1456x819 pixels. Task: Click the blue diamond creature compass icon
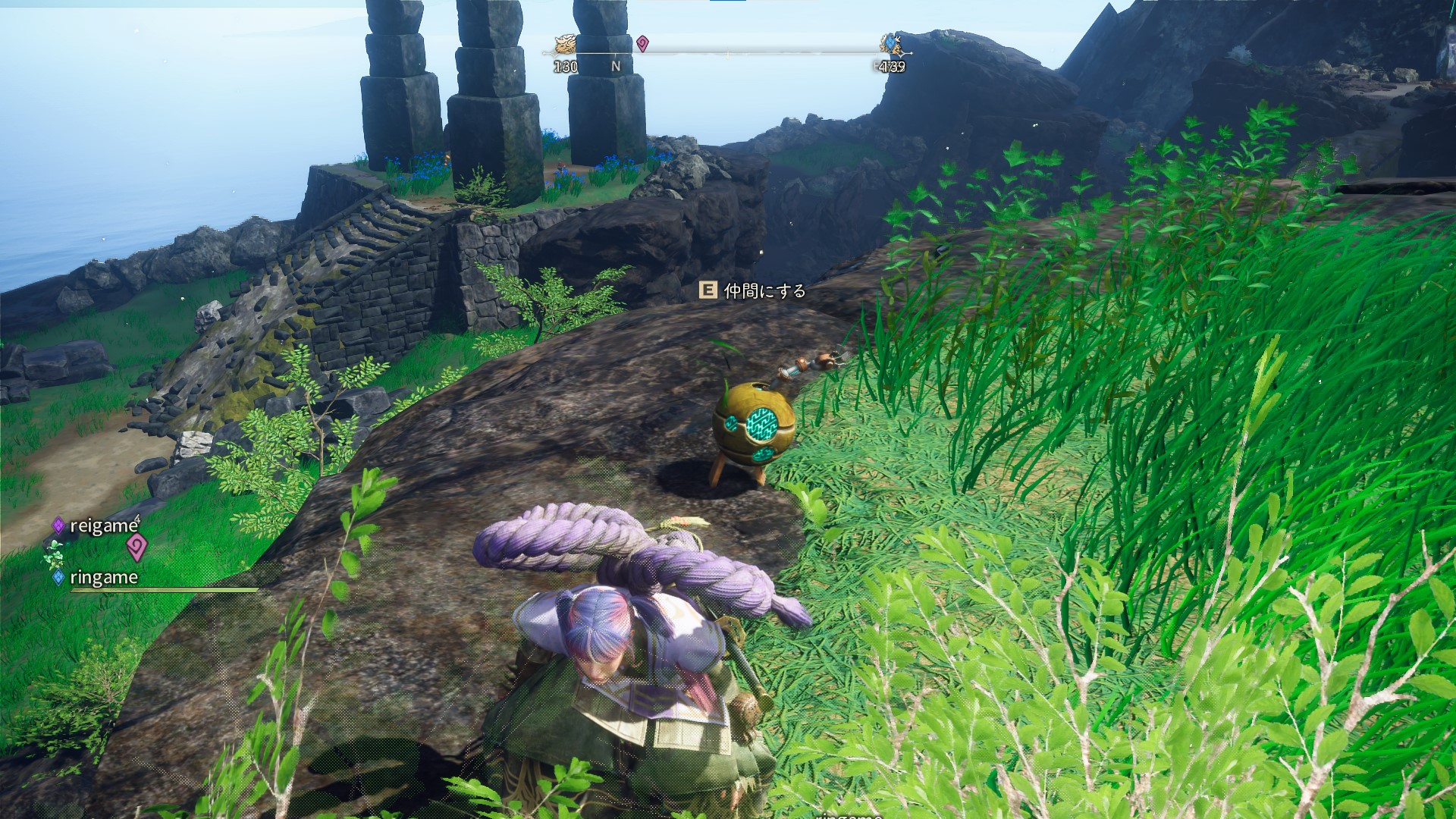892,45
